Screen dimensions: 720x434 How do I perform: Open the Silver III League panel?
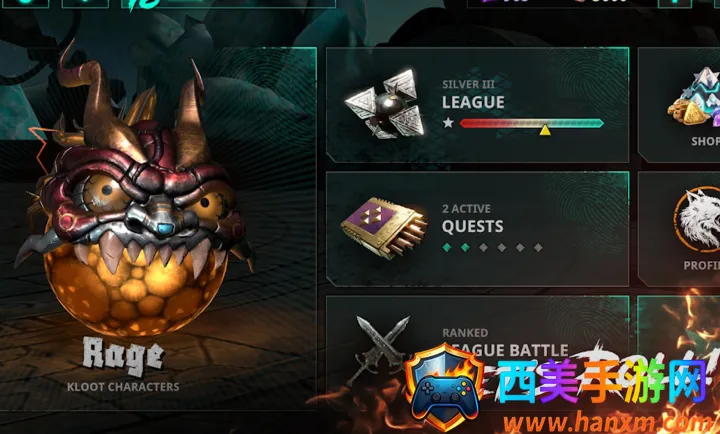tap(477, 104)
